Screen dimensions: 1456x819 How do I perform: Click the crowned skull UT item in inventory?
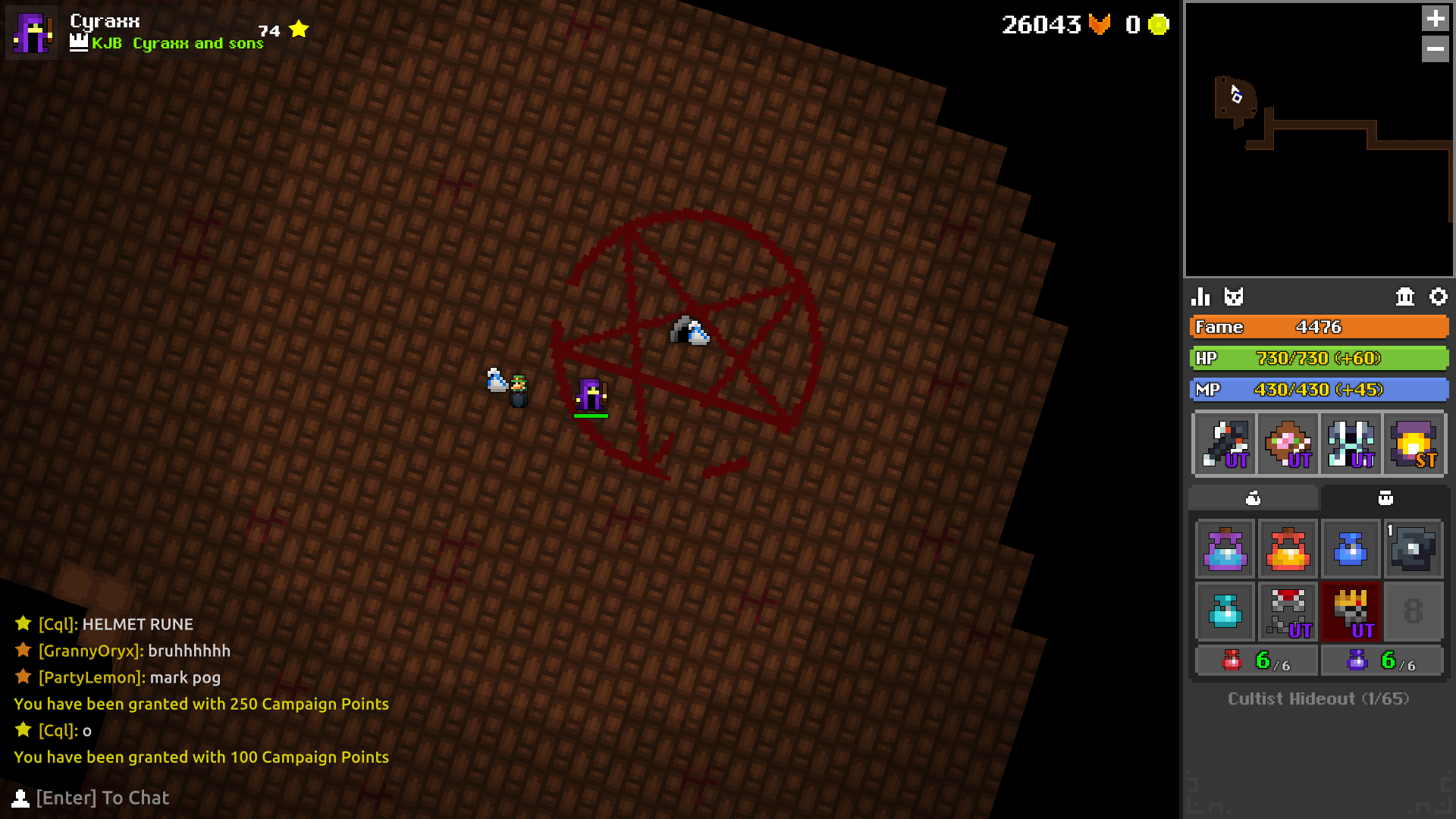pos(1351,612)
